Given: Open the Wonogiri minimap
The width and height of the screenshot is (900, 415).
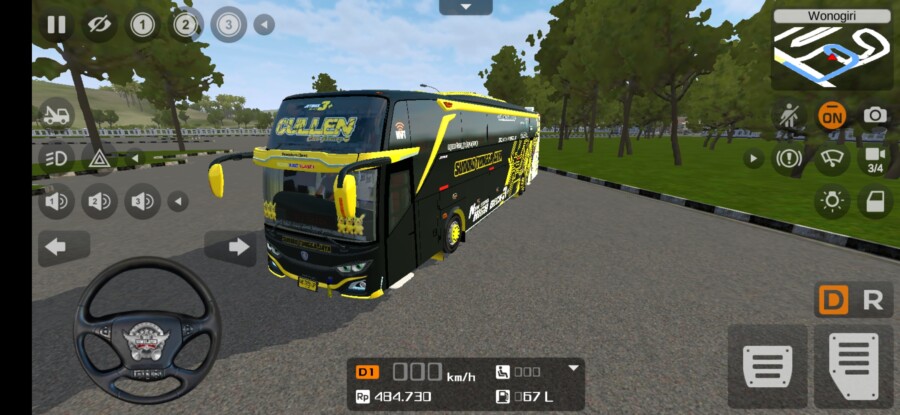Looking at the screenshot, I should coord(831,52).
